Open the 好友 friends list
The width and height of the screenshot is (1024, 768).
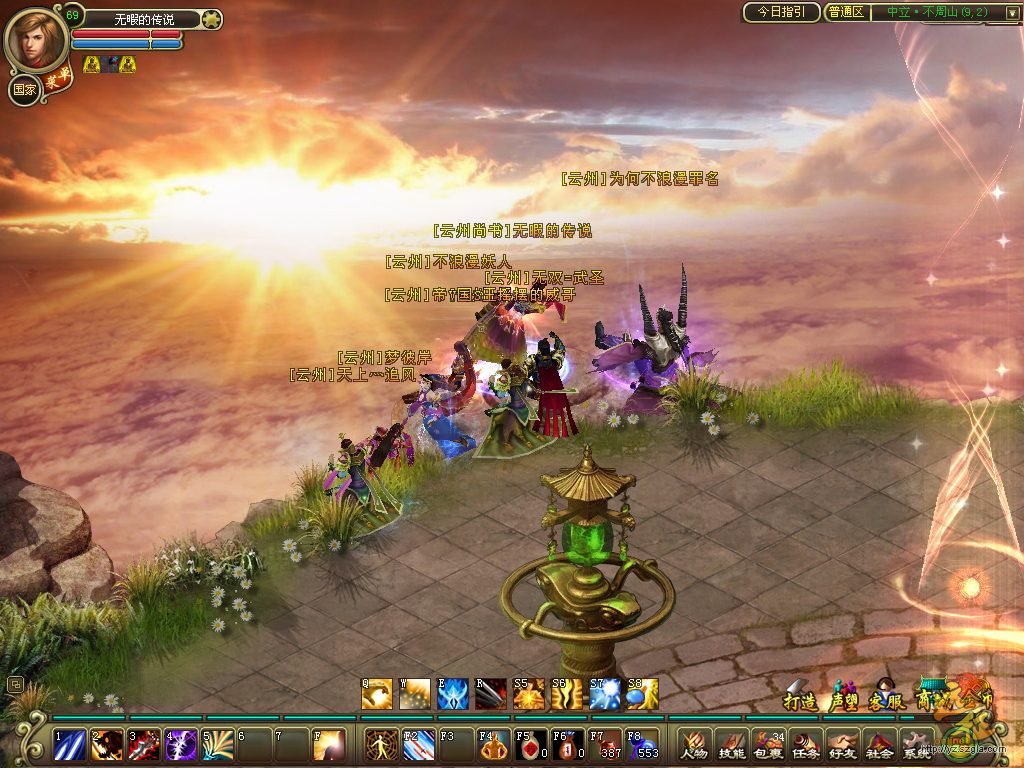[842, 744]
